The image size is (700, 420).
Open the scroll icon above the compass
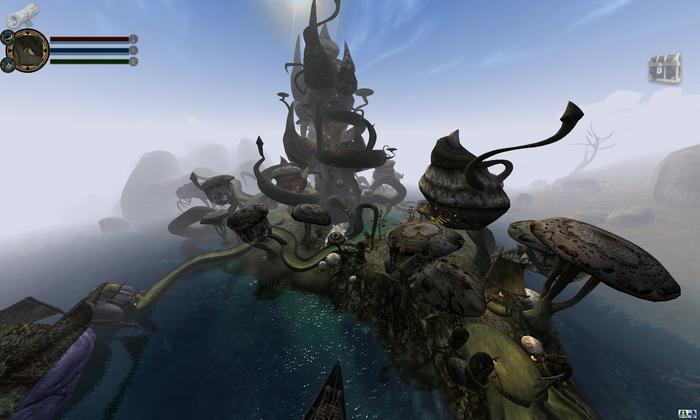(22, 14)
